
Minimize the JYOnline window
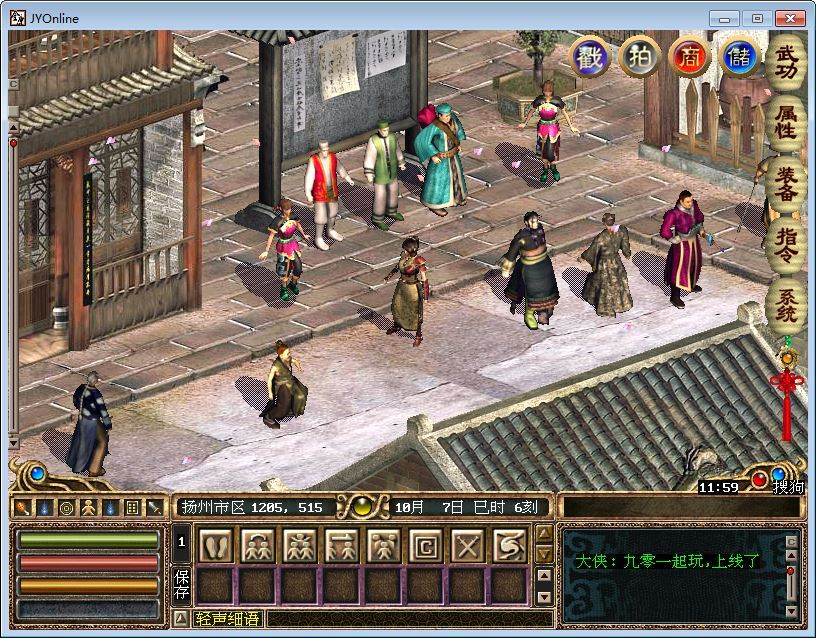(725, 18)
